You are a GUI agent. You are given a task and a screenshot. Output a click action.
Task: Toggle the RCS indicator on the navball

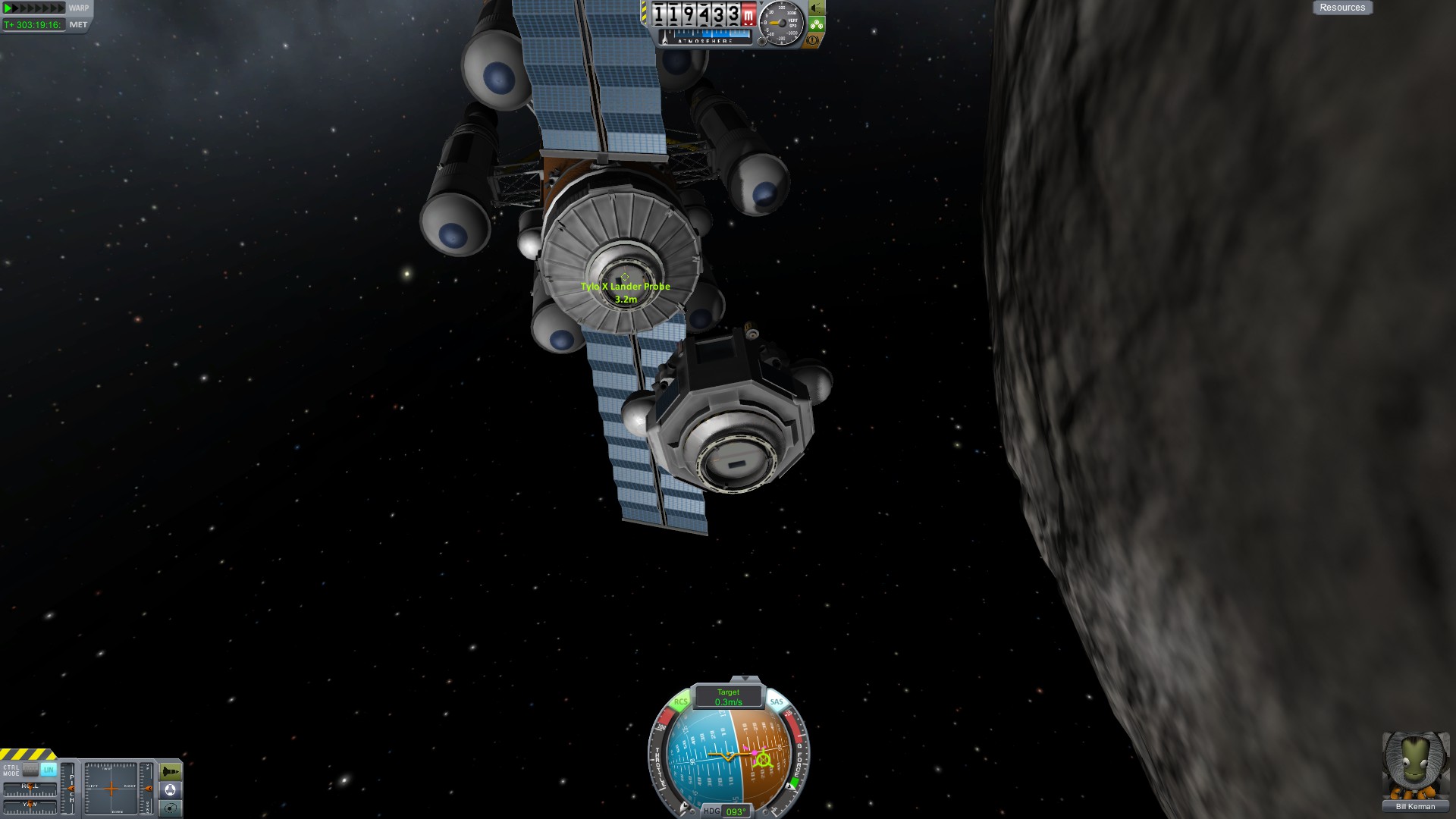[x=680, y=702]
